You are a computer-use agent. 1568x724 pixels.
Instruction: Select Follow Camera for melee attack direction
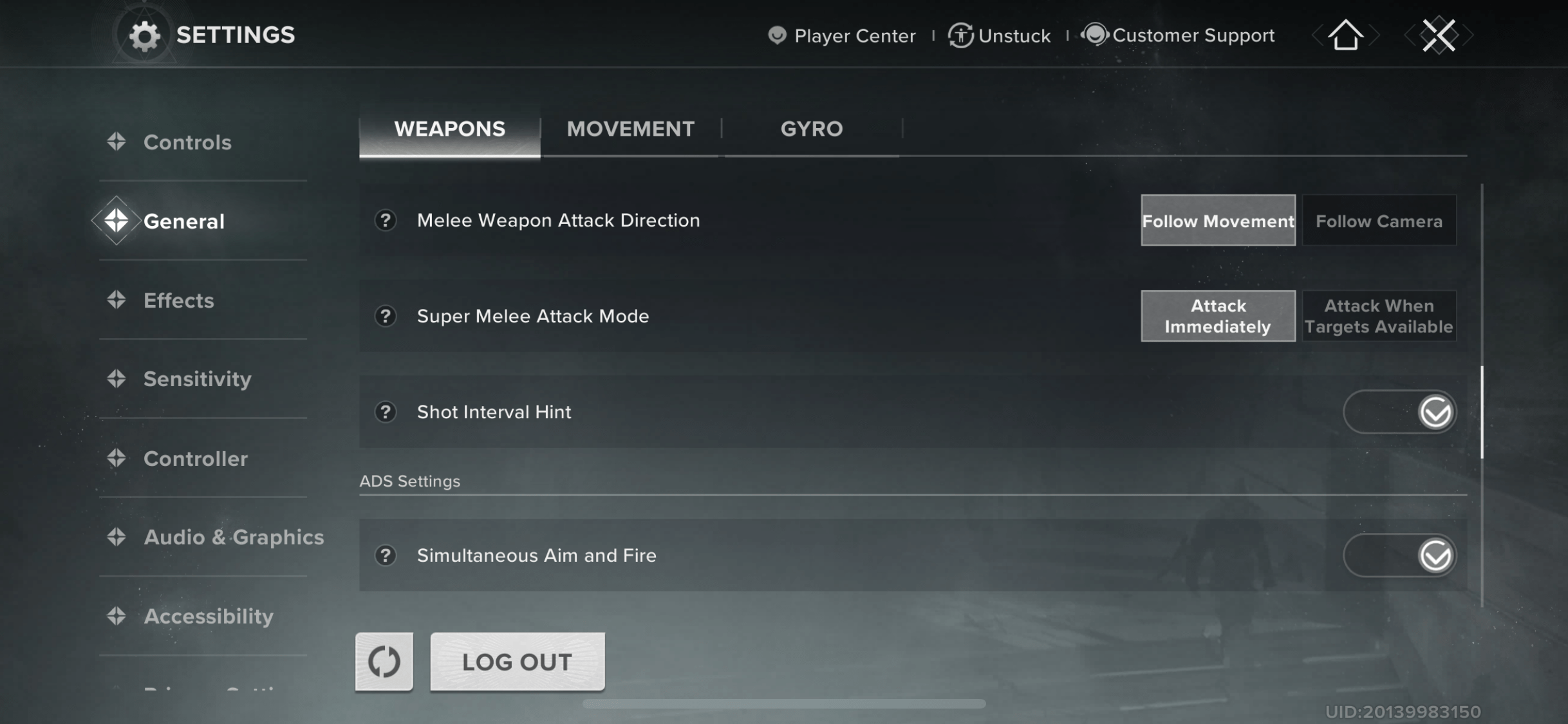coord(1379,221)
